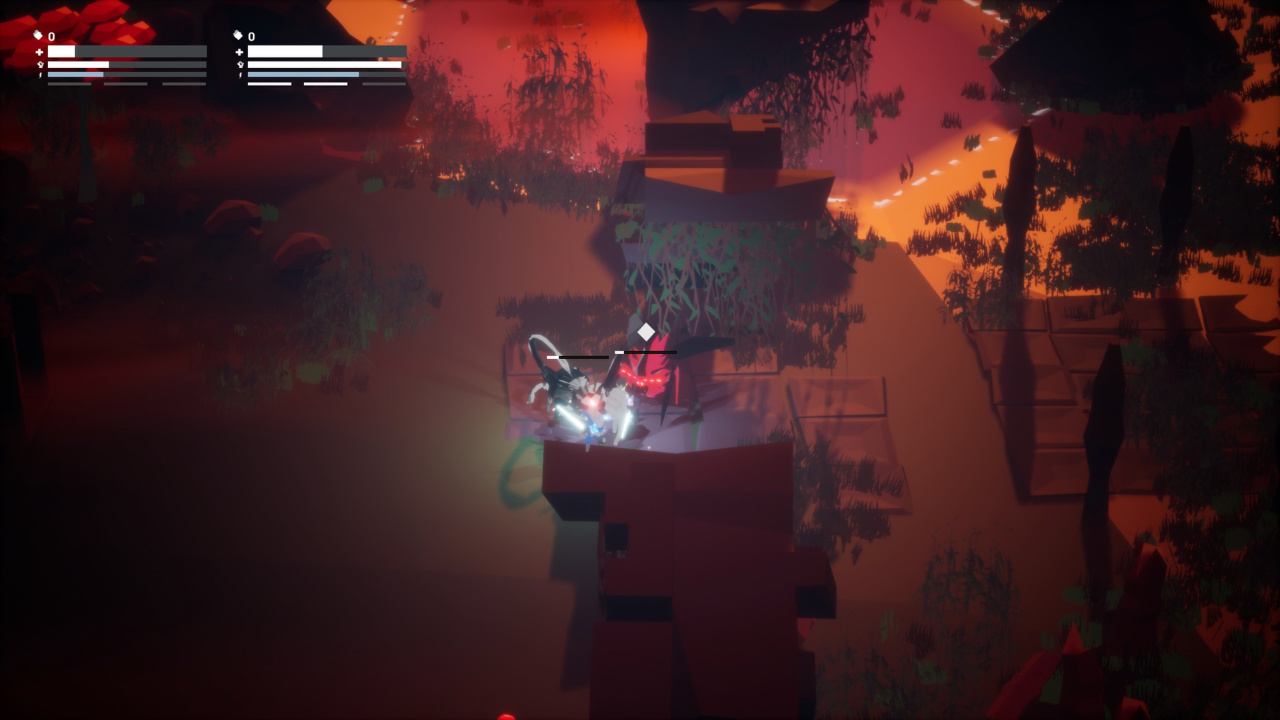Select the health cross icon in the right HUD

click(240, 52)
